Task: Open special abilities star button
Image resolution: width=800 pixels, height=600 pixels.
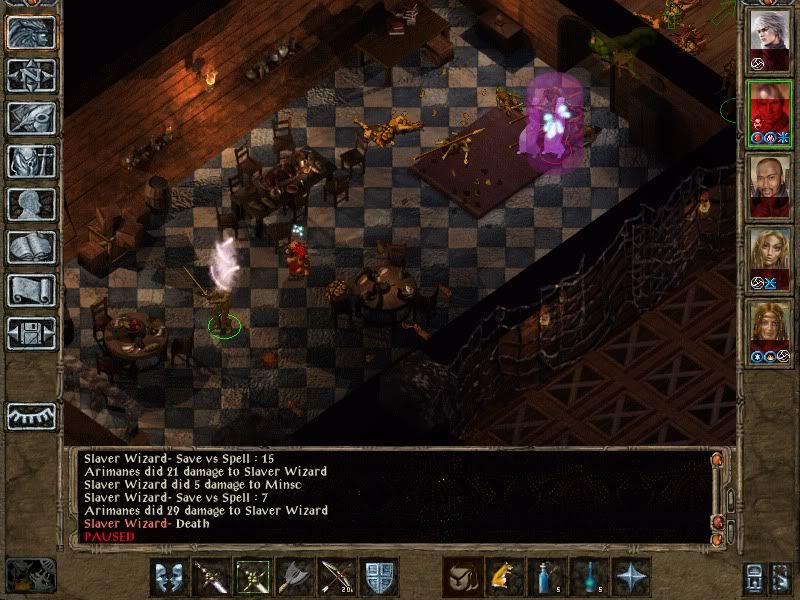Action: point(630,577)
